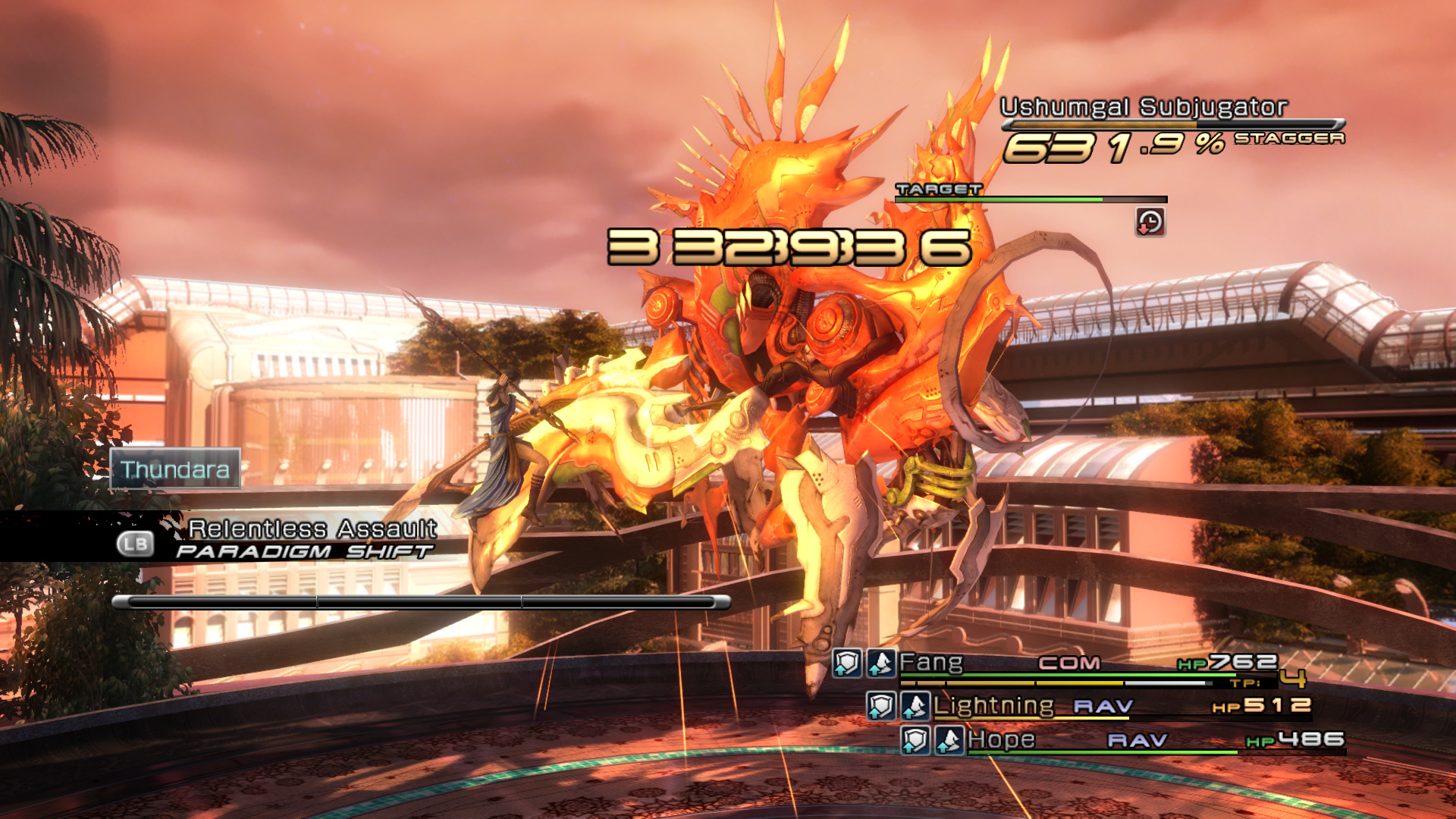Target the Ushumgal Subjugator name plate
Viewport: 1456px width, 819px height.
click(1144, 107)
